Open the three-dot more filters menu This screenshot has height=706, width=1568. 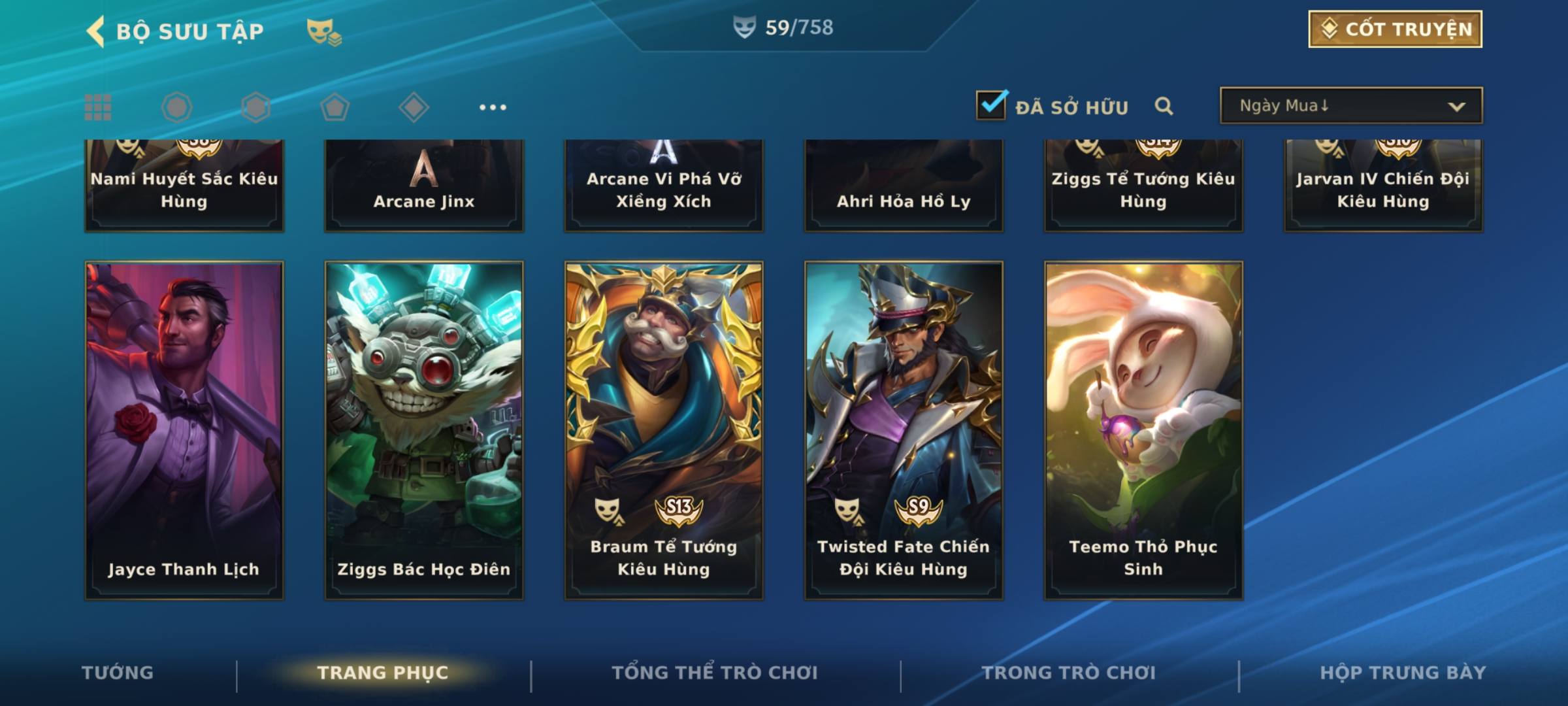click(x=493, y=107)
